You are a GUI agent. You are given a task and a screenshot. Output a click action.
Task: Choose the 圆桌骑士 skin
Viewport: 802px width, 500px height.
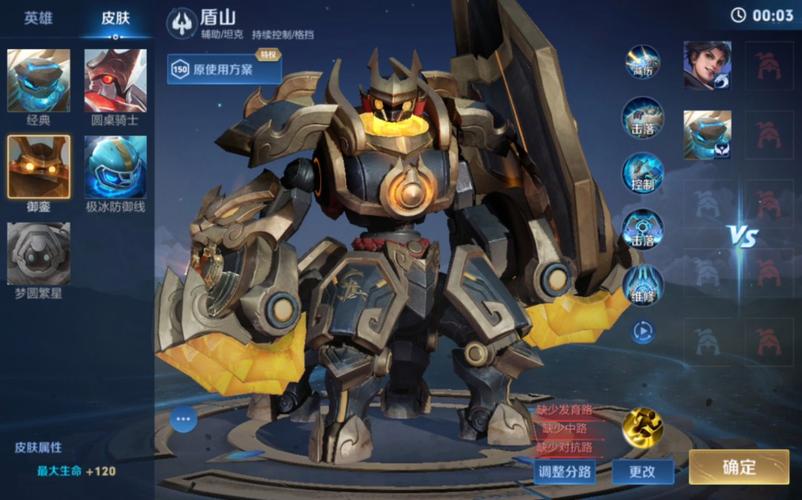click(x=115, y=81)
